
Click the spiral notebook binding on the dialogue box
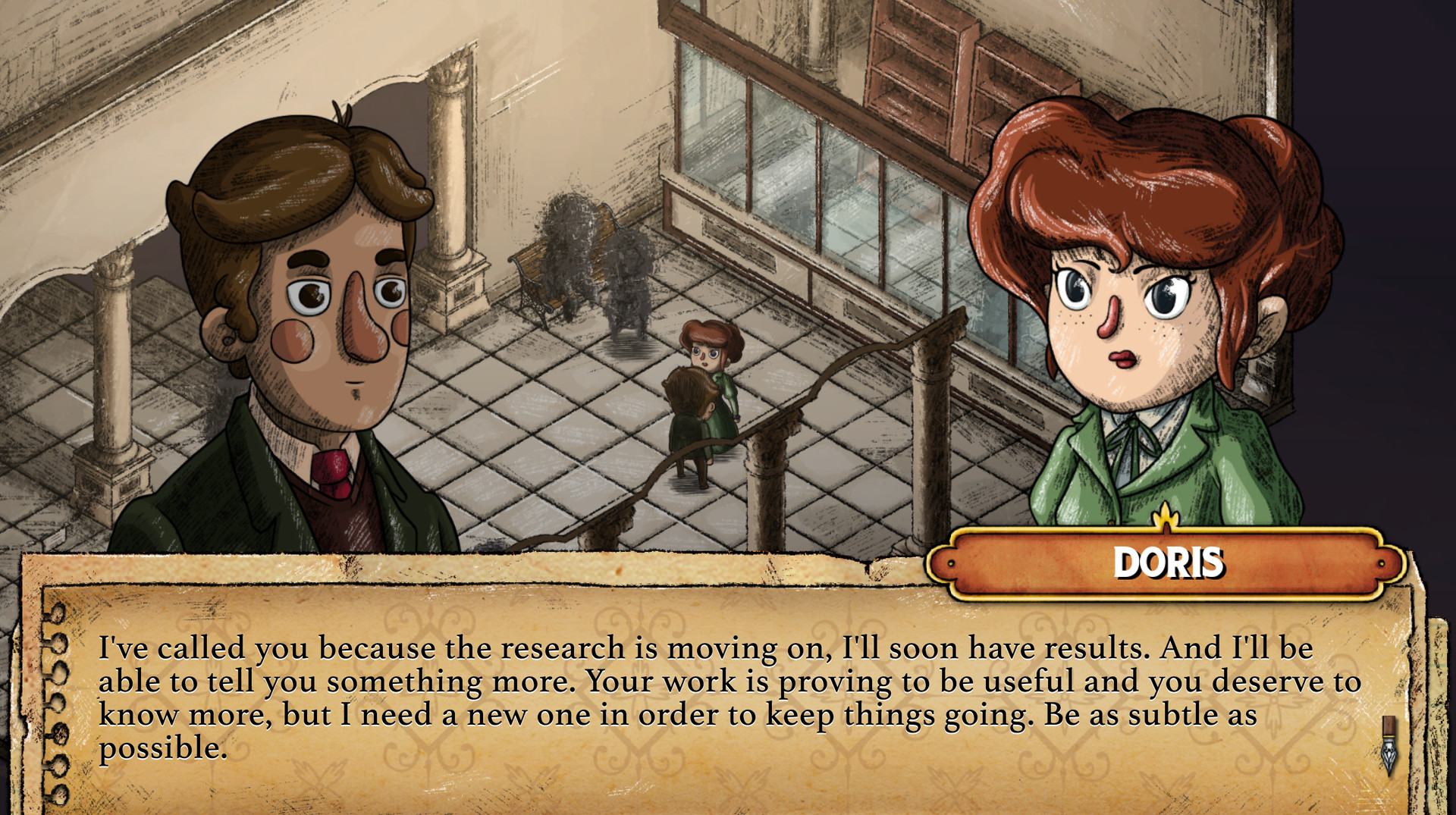click(x=57, y=682)
